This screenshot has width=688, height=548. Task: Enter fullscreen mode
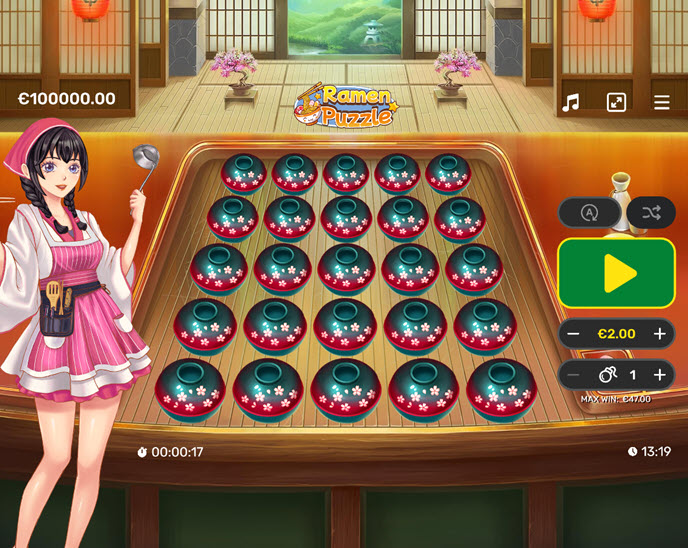point(616,103)
